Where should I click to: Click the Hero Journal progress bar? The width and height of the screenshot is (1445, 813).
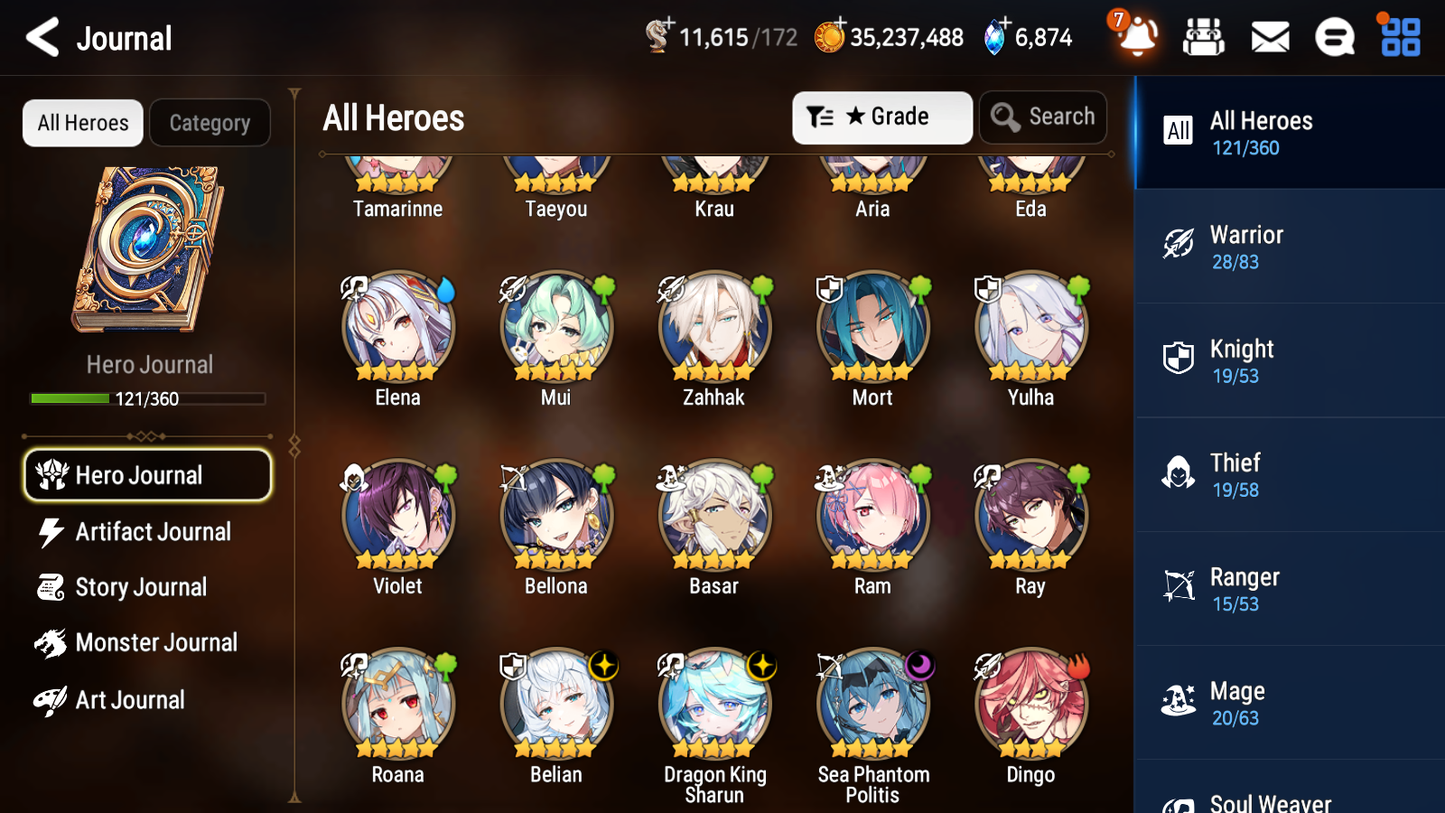tap(148, 398)
